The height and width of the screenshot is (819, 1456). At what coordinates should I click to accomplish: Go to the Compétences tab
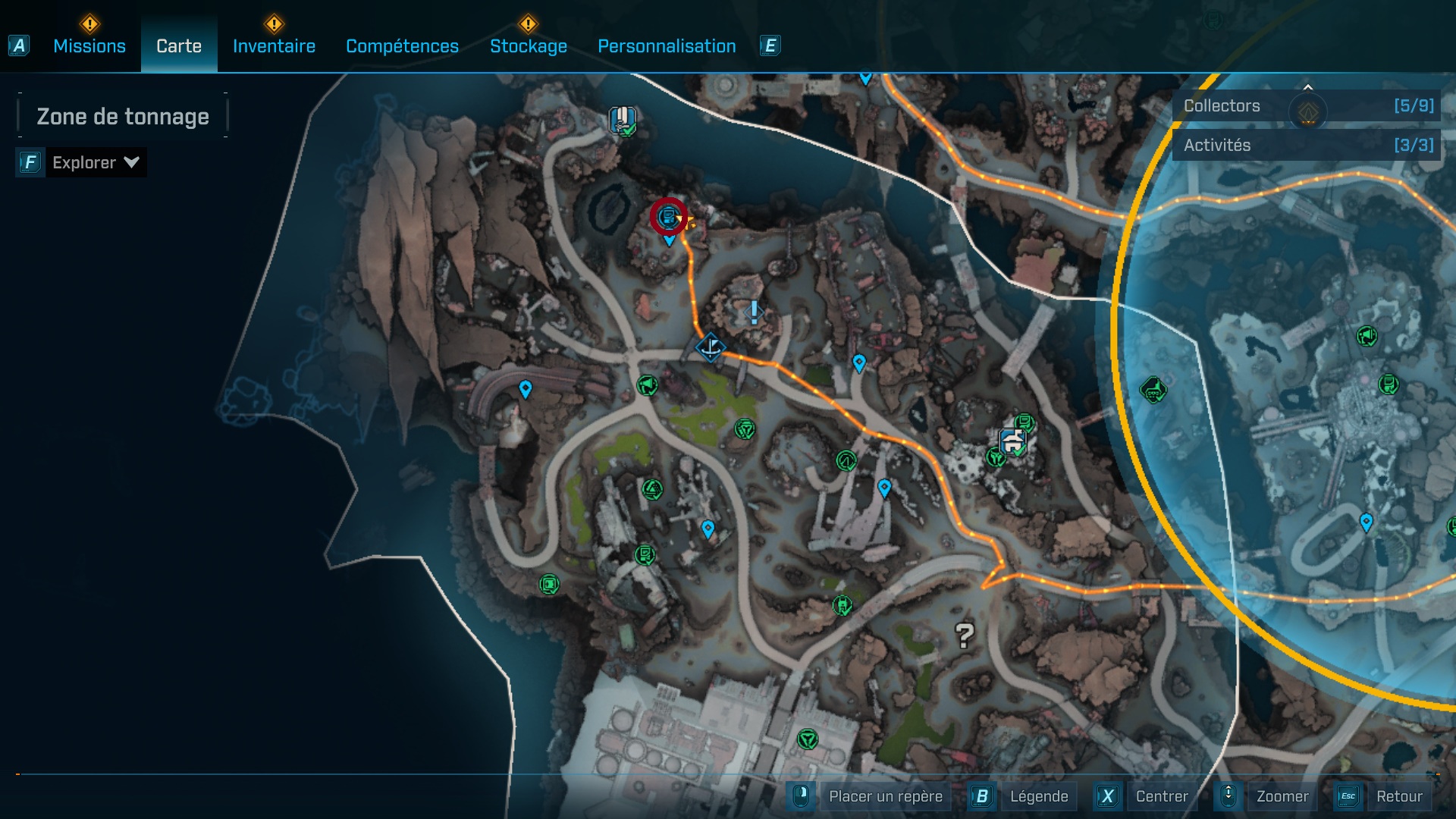[402, 46]
